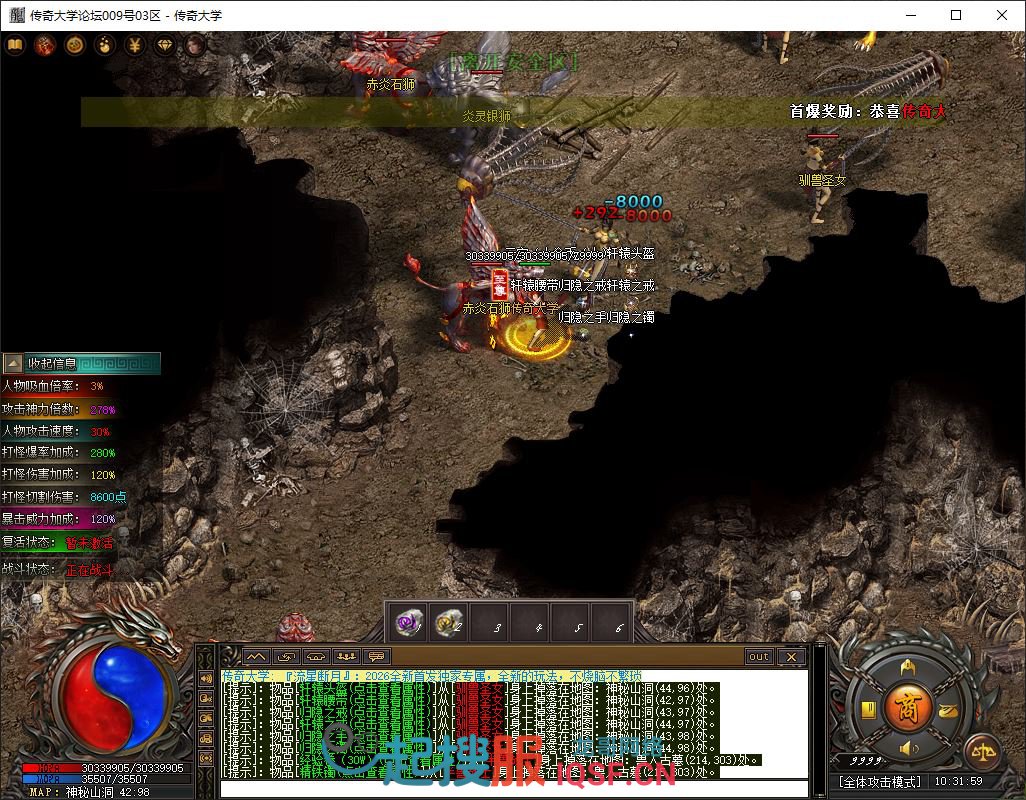Open the yellow book icon on wheel
Viewport: 1026px width, 800px height.
(x=869, y=709)
